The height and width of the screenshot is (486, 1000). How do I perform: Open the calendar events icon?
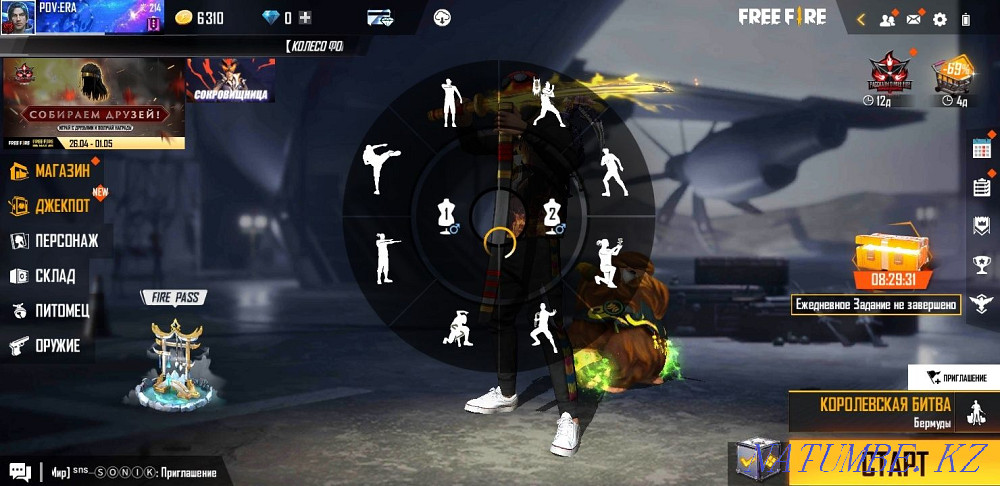point(981,148)
